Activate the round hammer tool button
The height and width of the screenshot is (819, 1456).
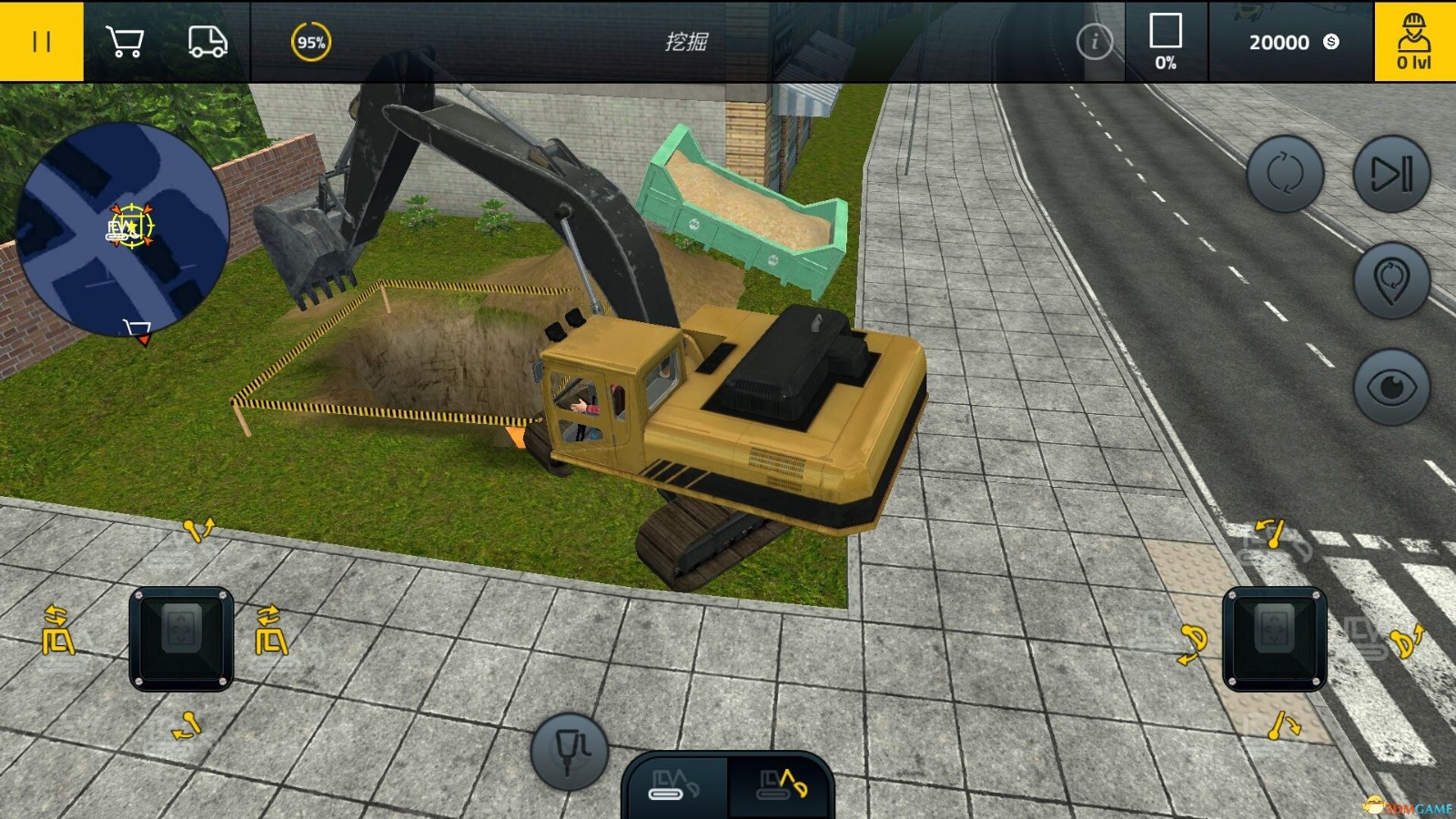[570, 751]
